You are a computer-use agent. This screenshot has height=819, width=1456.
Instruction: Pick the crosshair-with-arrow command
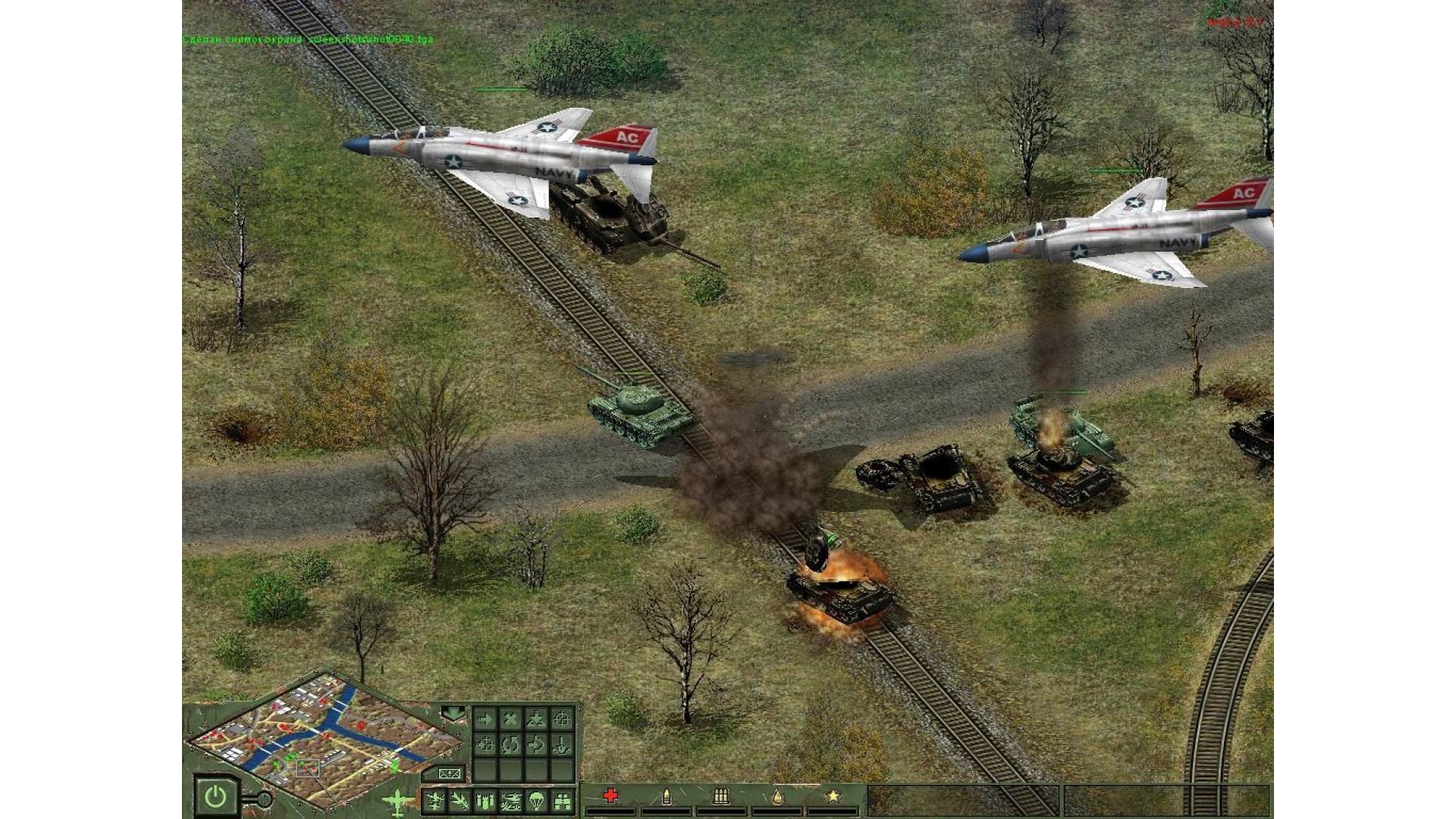coord(485,745)
